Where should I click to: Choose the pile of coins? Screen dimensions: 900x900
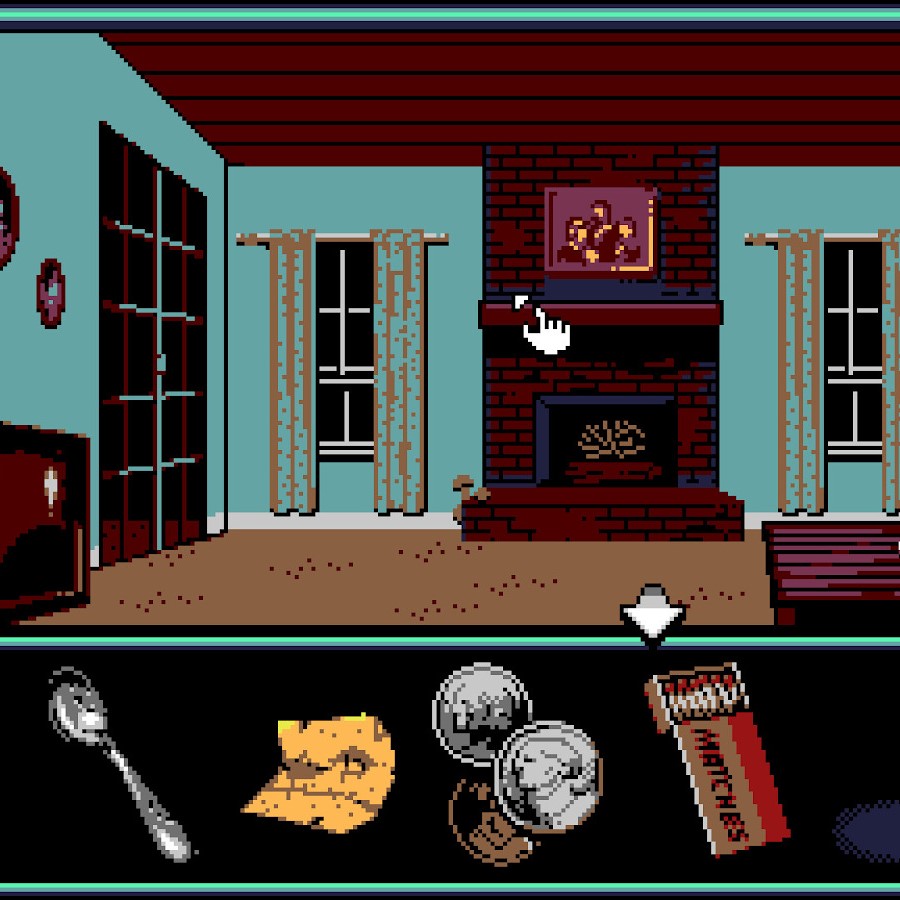tap(515, 765)
